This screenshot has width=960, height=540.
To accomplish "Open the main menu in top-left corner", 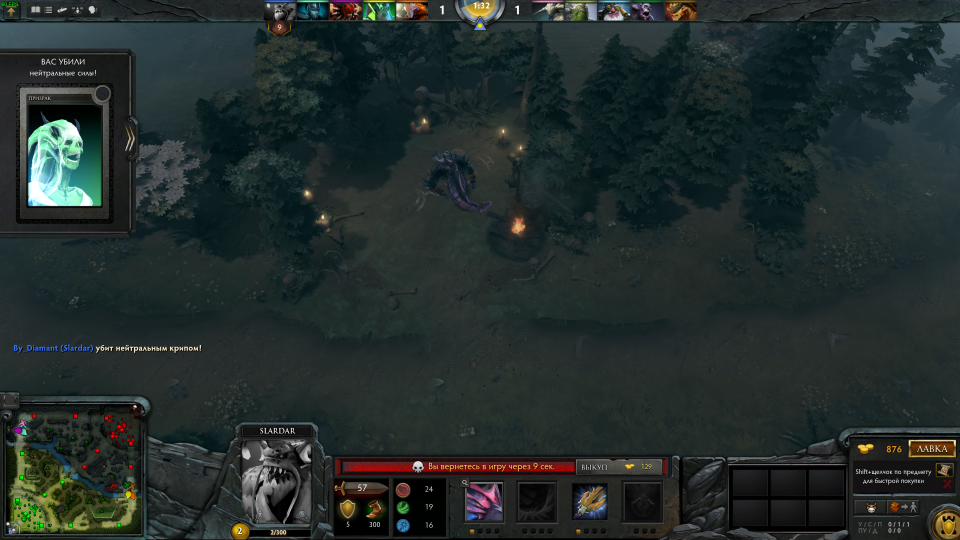I will tap(12, 11).
